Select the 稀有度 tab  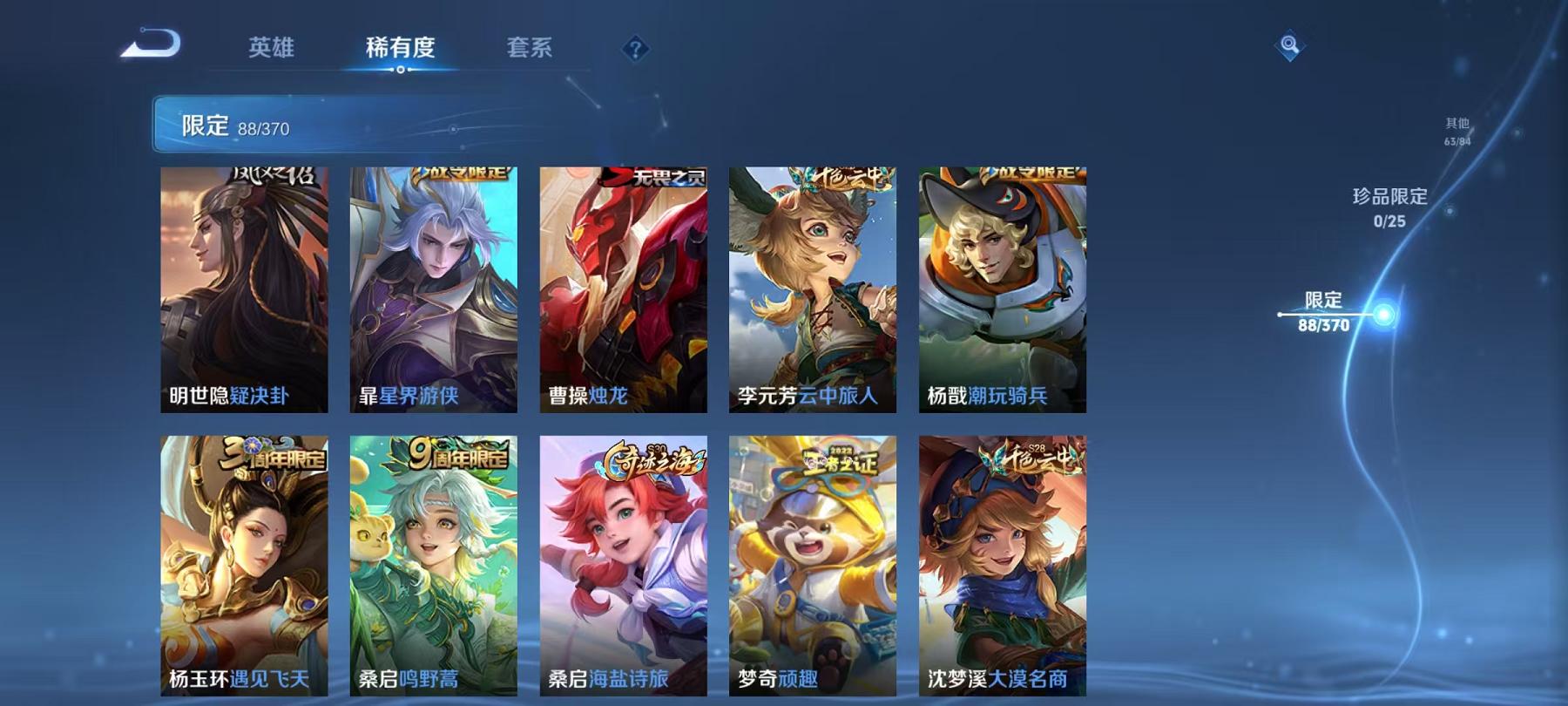[400, 50]
